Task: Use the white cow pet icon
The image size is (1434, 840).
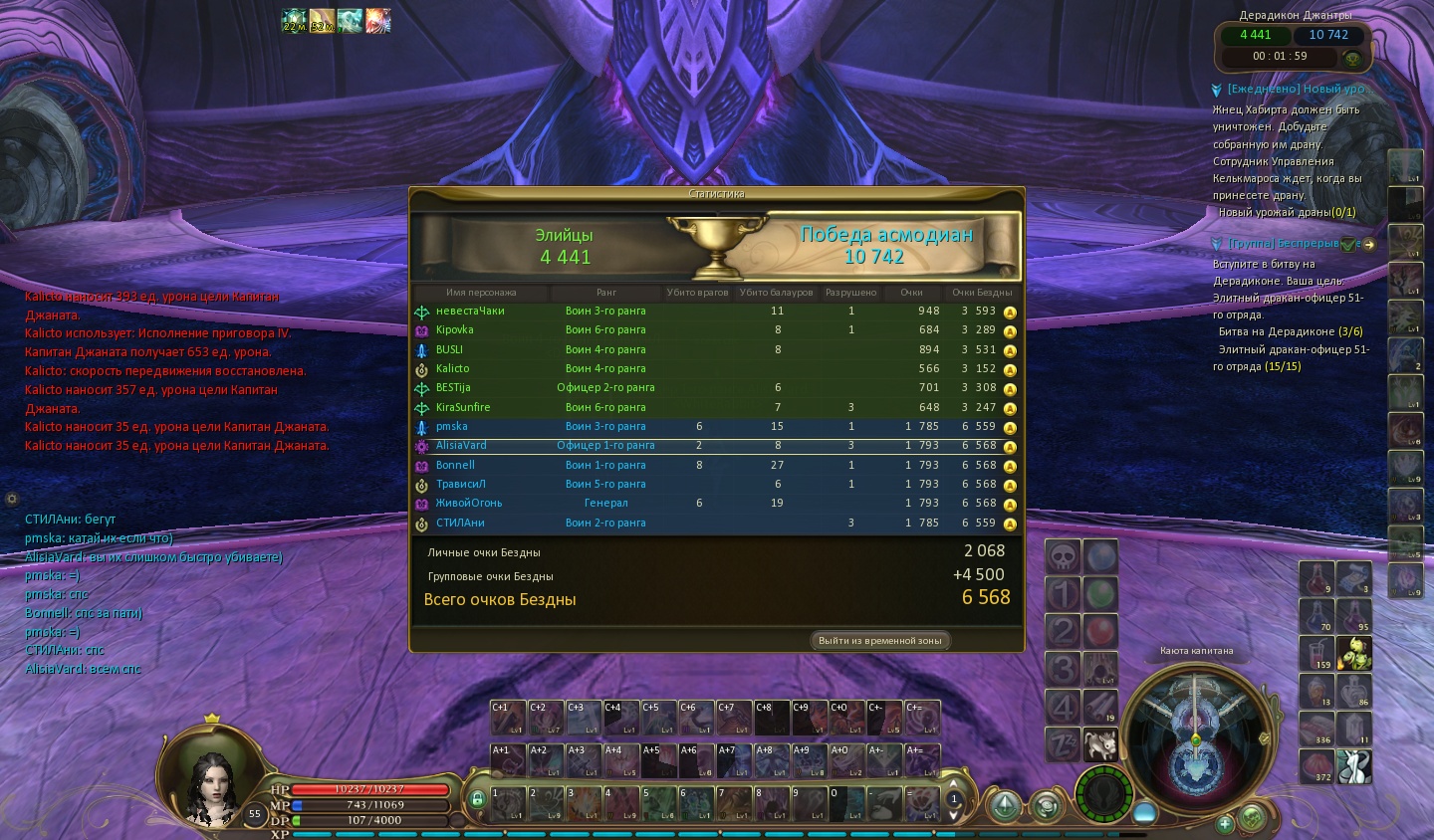Action: (1099, 743)
